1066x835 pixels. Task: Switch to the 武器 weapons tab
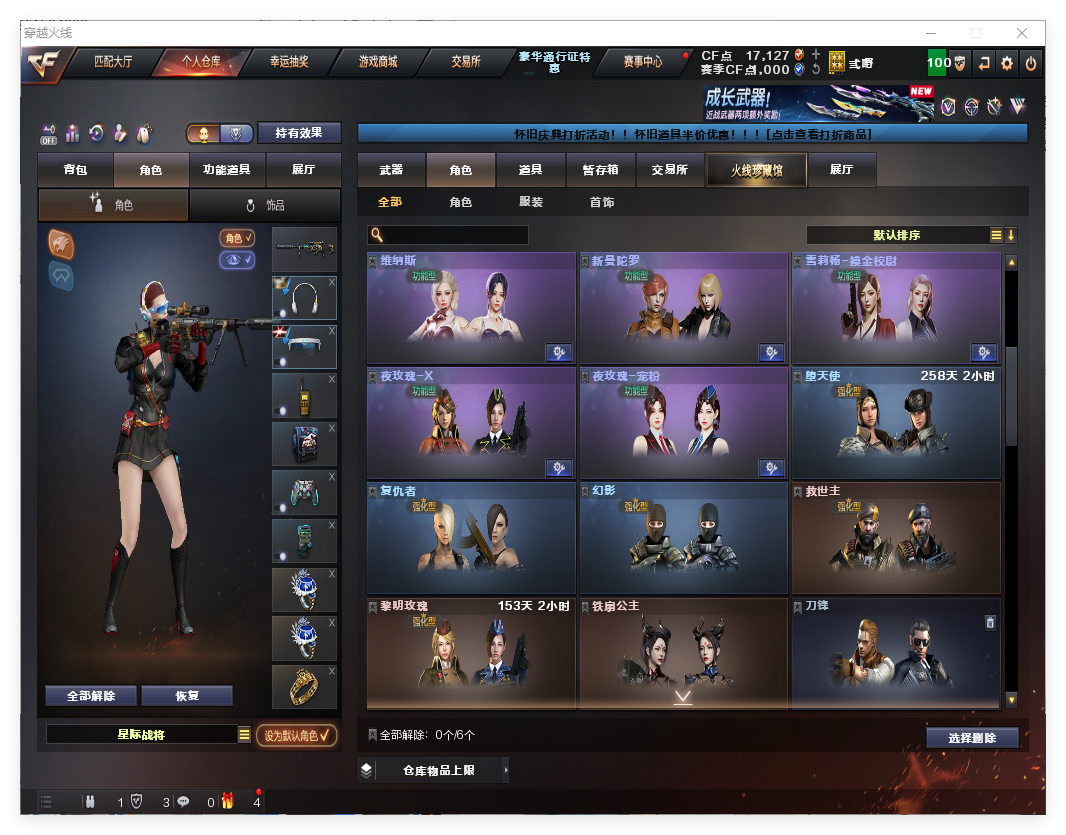click(391, 170)
